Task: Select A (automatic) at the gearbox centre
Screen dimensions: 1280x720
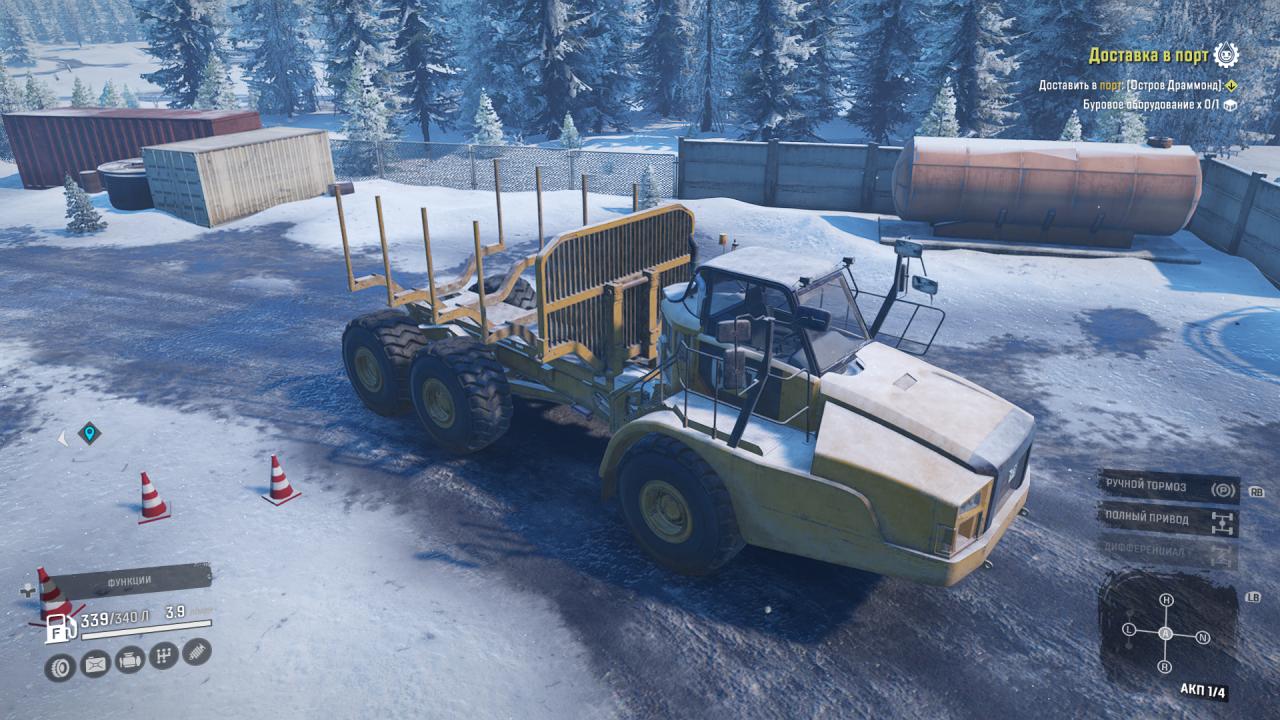Action: click(x=1166, y=634)
